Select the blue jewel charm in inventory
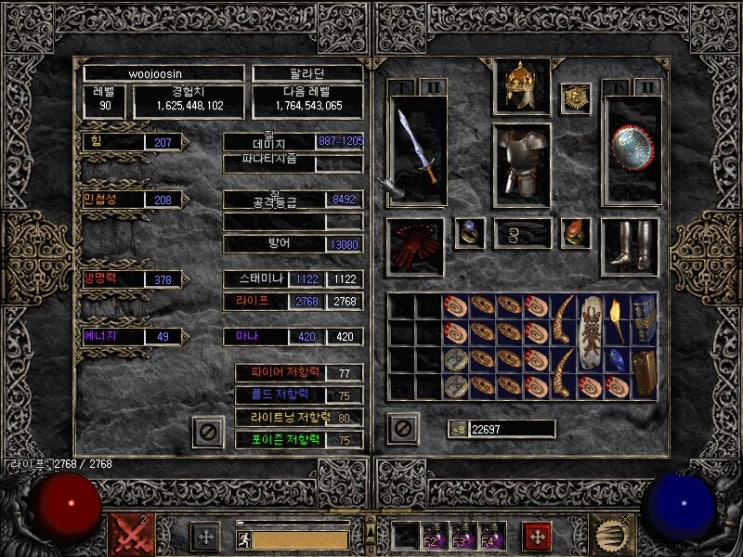 coord(615,360)
